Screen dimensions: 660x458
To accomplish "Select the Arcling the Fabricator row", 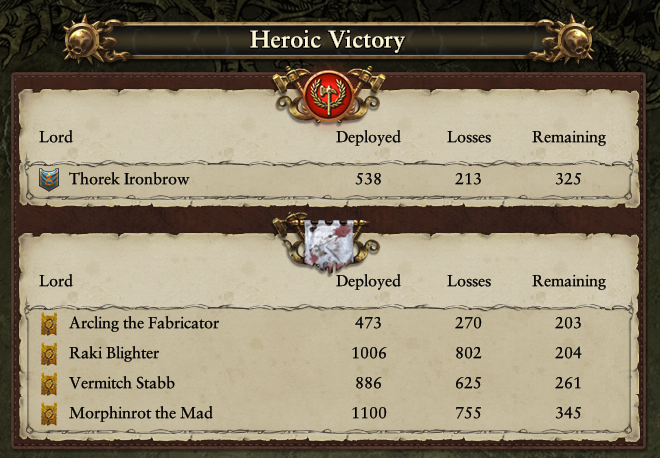I will 330,323.
